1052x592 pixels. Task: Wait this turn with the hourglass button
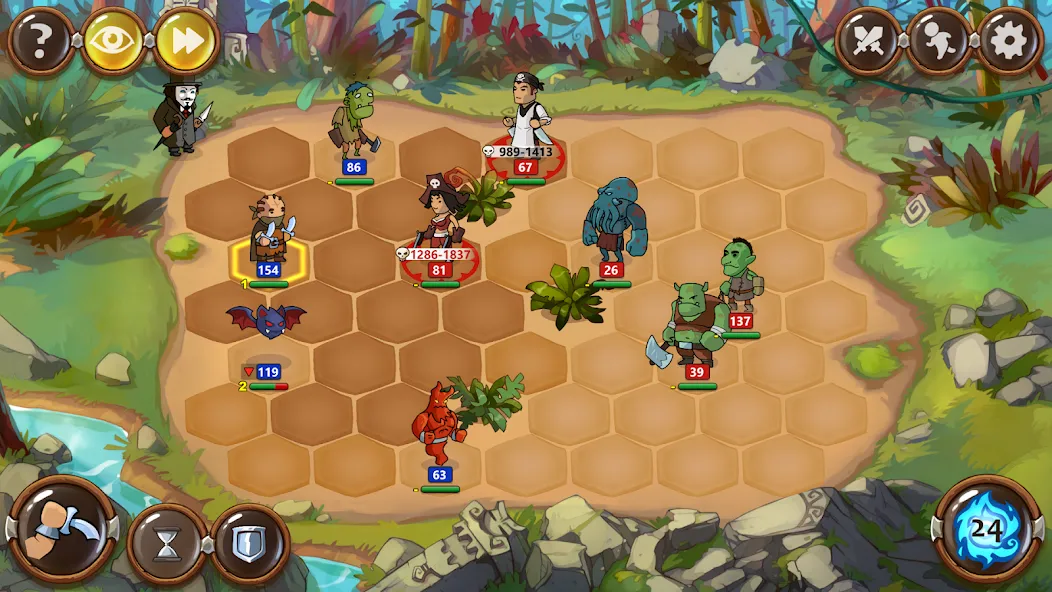click(167, 544)
